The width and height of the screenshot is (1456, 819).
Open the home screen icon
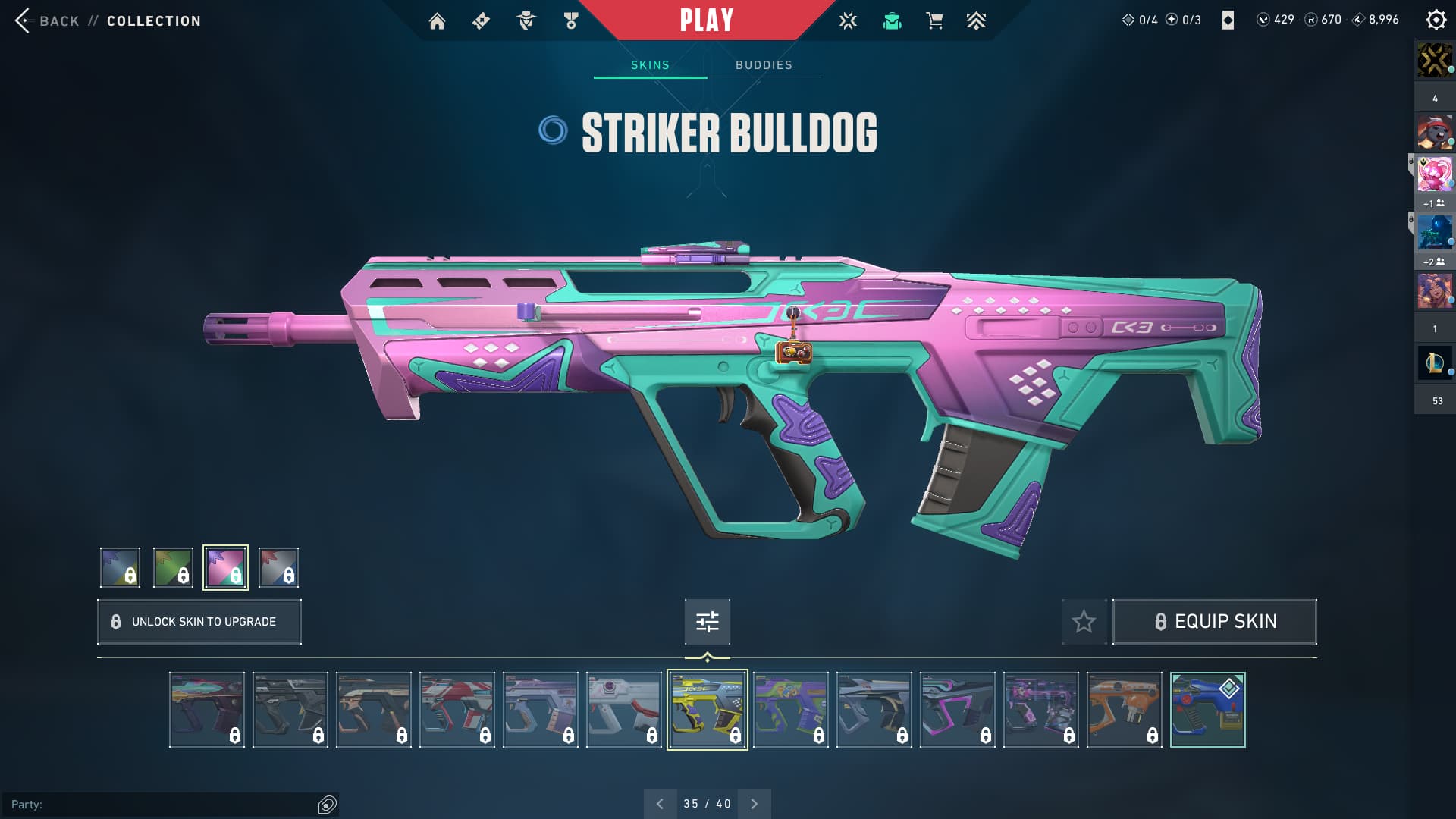pos(437,21)
